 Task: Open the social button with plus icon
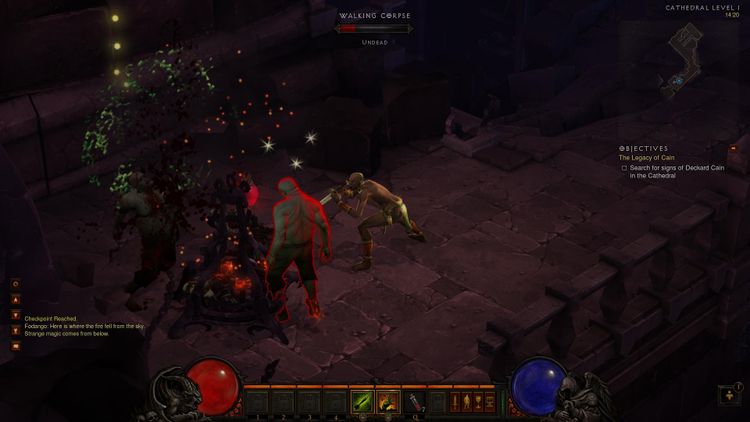pyautogui.click(x=729, y=395)
